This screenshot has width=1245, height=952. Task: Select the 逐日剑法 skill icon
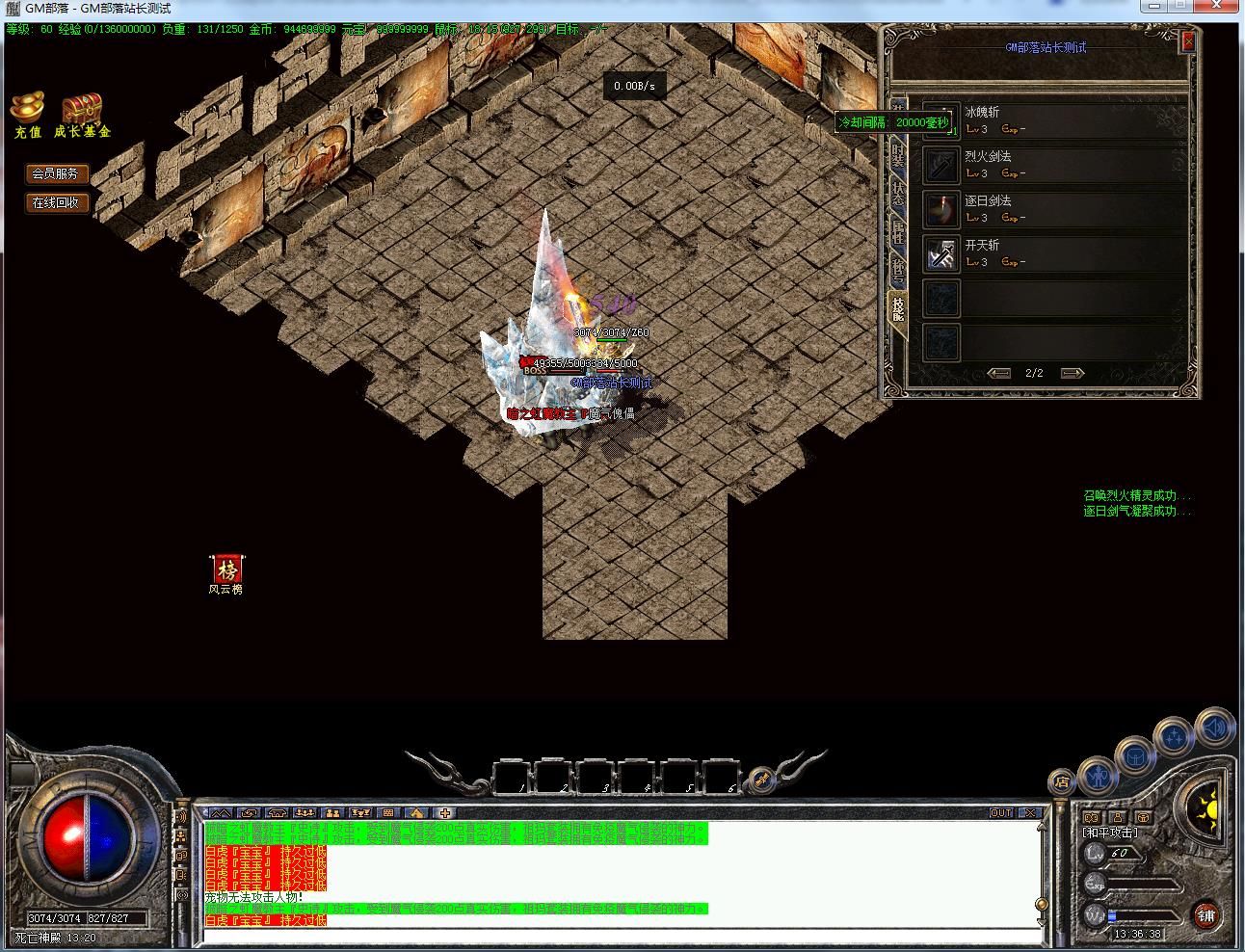click(940, 209)
